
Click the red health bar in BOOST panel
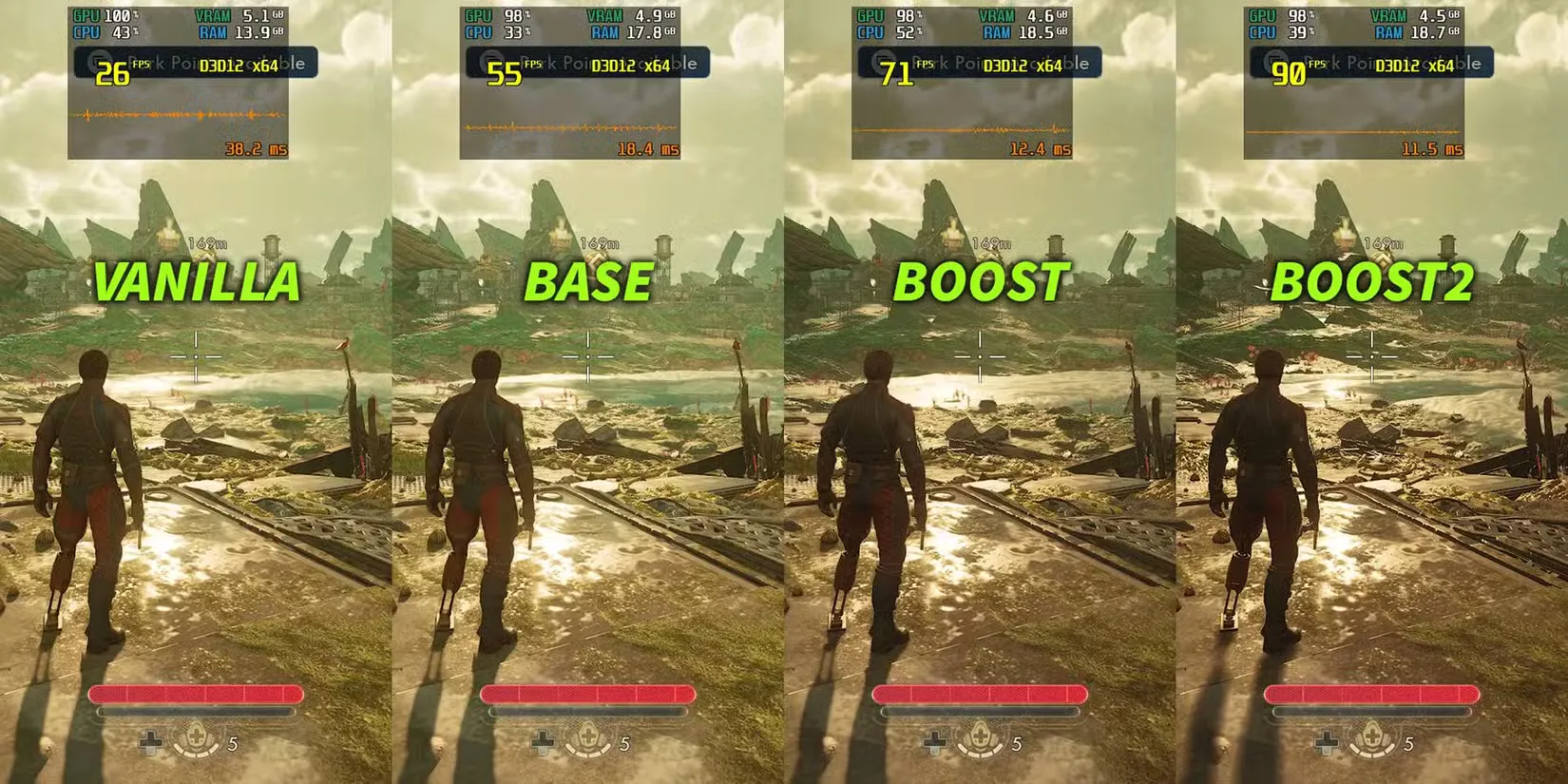(979, 695)
